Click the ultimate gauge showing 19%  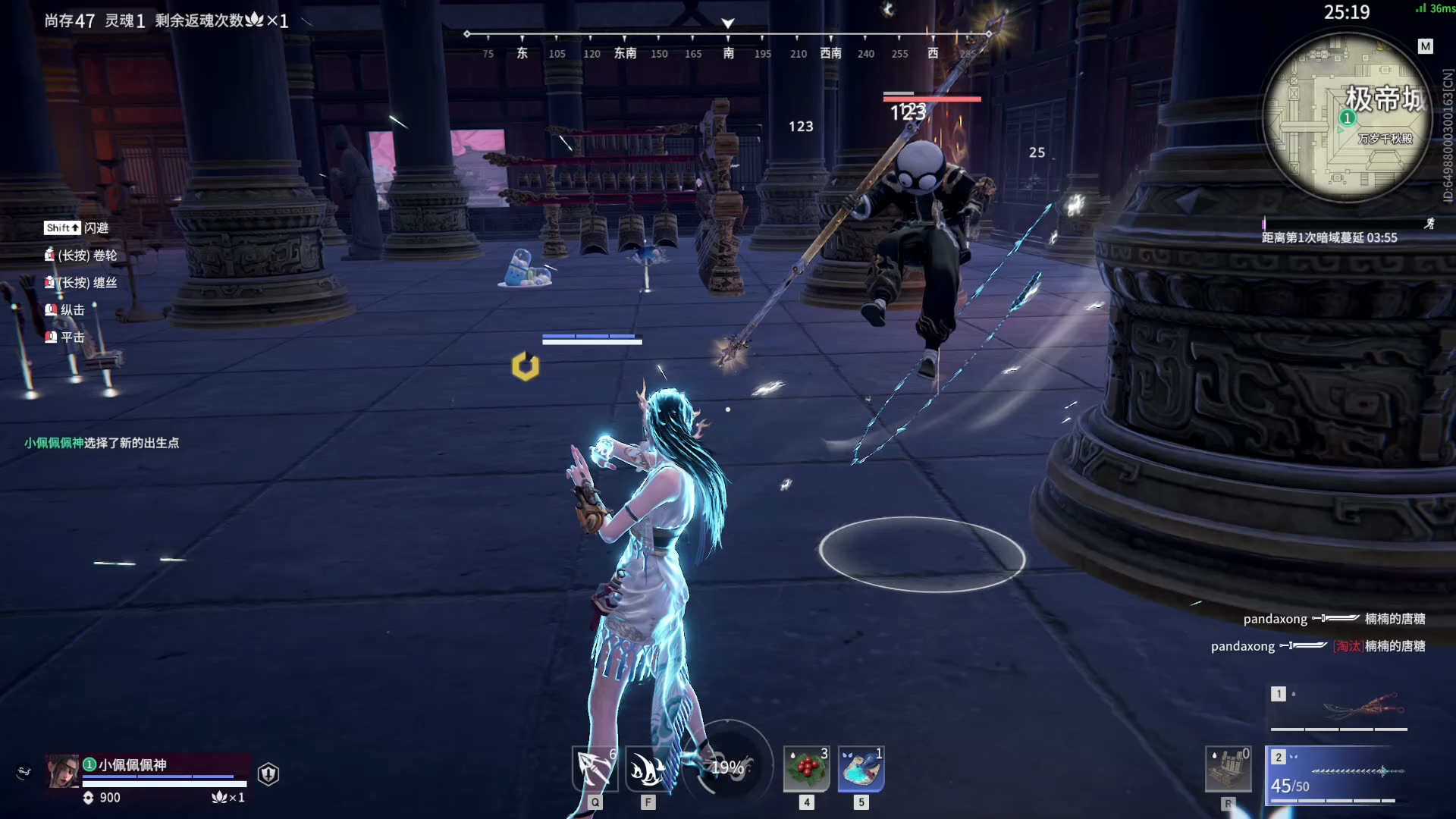point(727,767)
